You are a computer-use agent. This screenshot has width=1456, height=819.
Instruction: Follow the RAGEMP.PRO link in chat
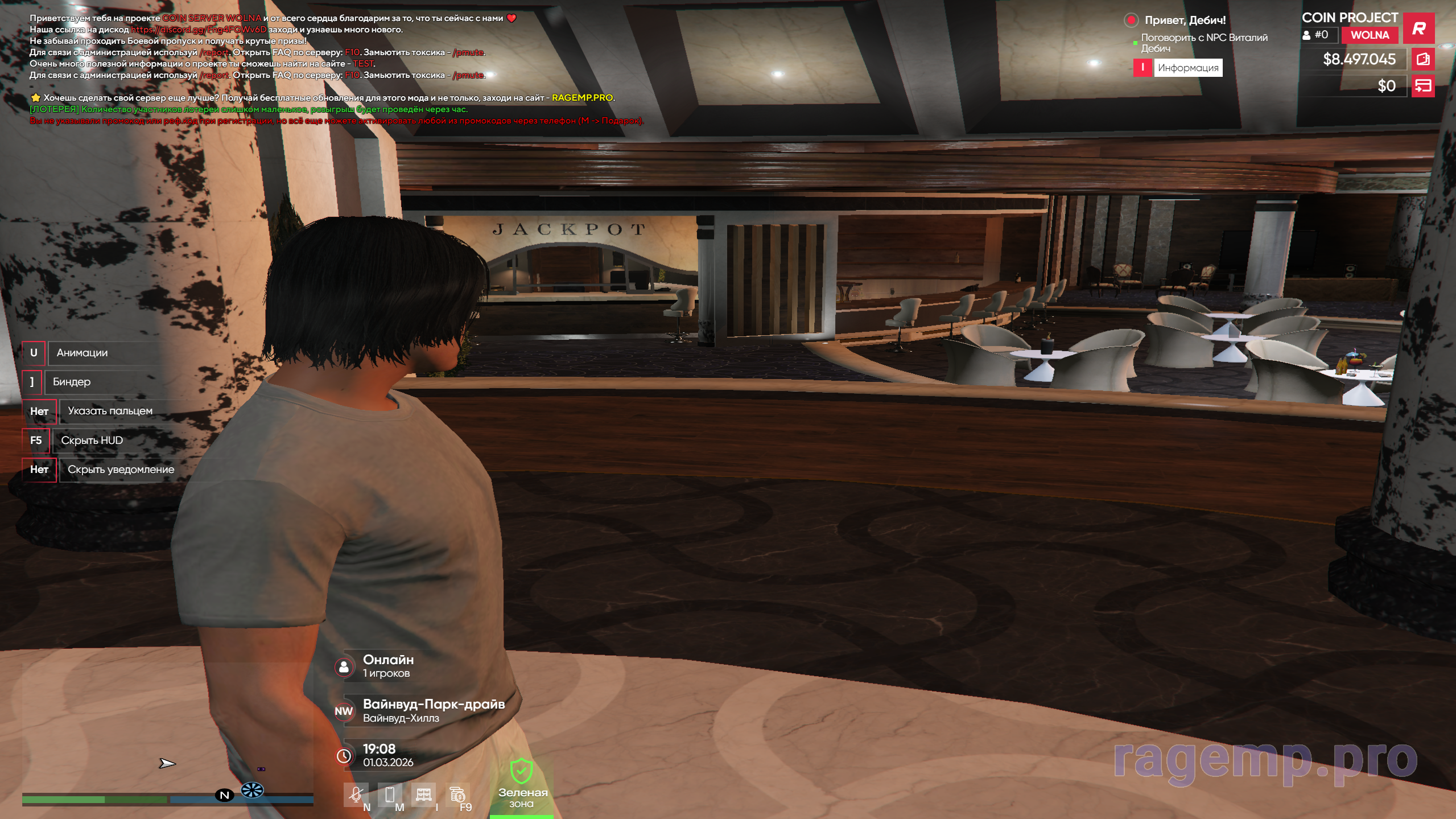click(582, 98)
